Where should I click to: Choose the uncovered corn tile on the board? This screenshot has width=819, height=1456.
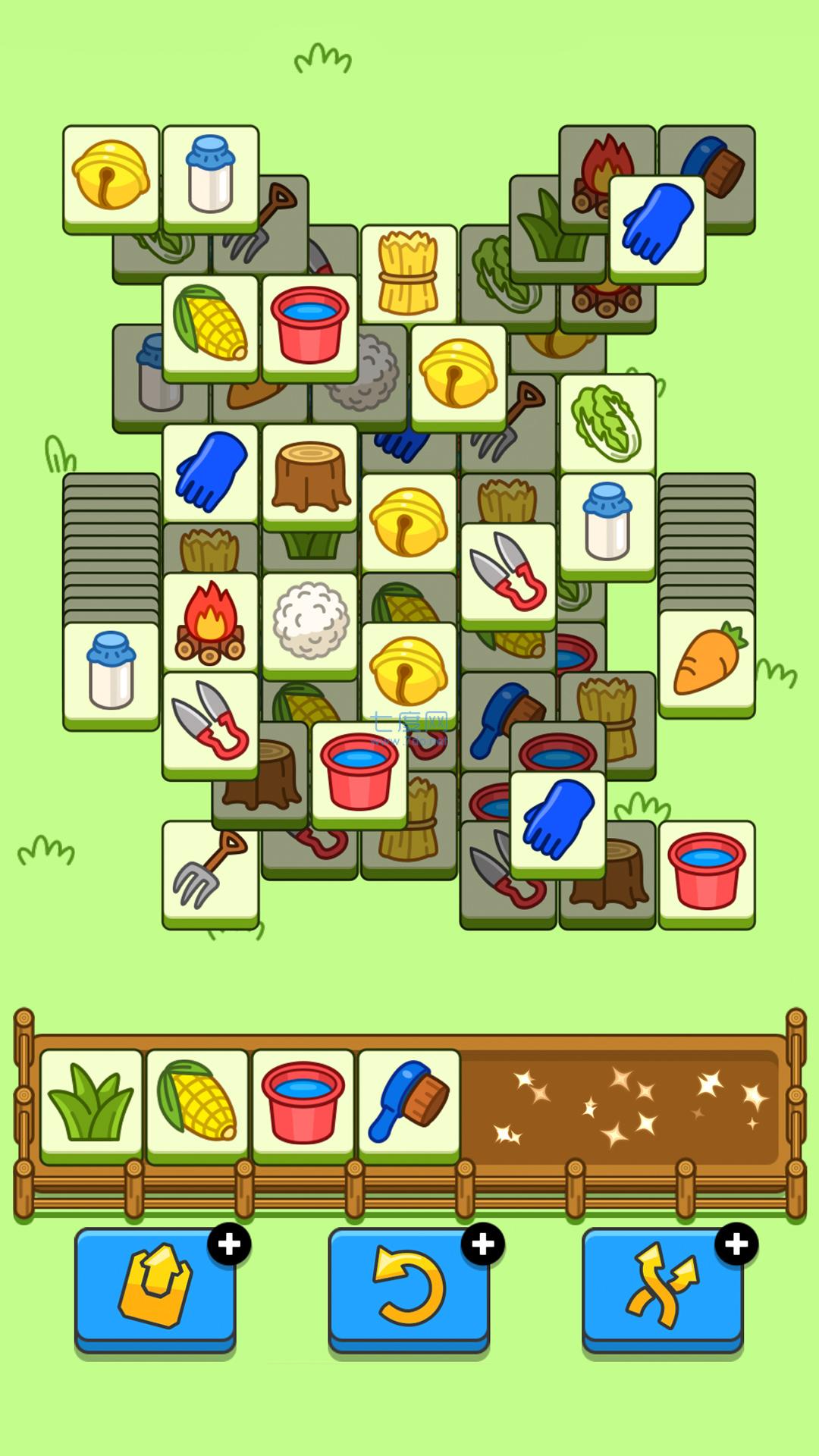click(x=210, y=325)
